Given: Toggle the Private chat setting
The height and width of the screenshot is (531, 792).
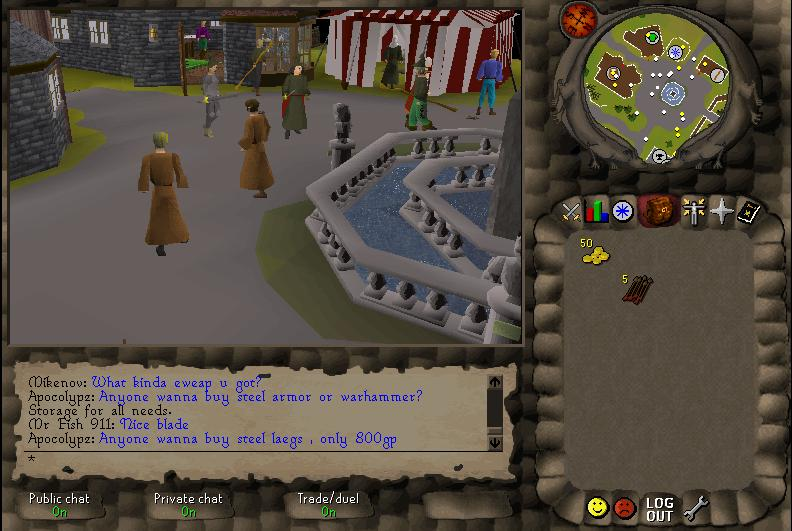Looking at the screenshot, I should tap(188, 505).
